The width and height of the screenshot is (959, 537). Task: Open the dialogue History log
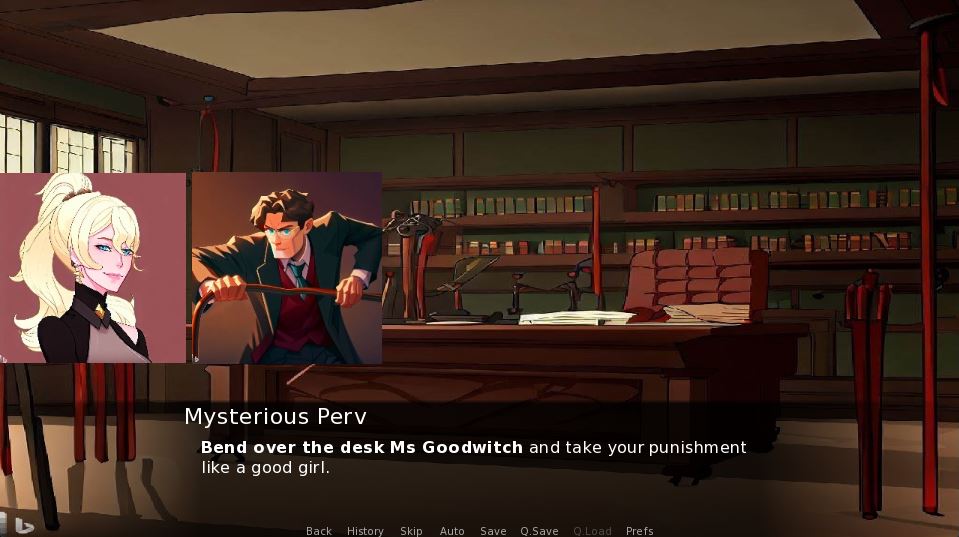pyautogui.click(x=365, y=531)
